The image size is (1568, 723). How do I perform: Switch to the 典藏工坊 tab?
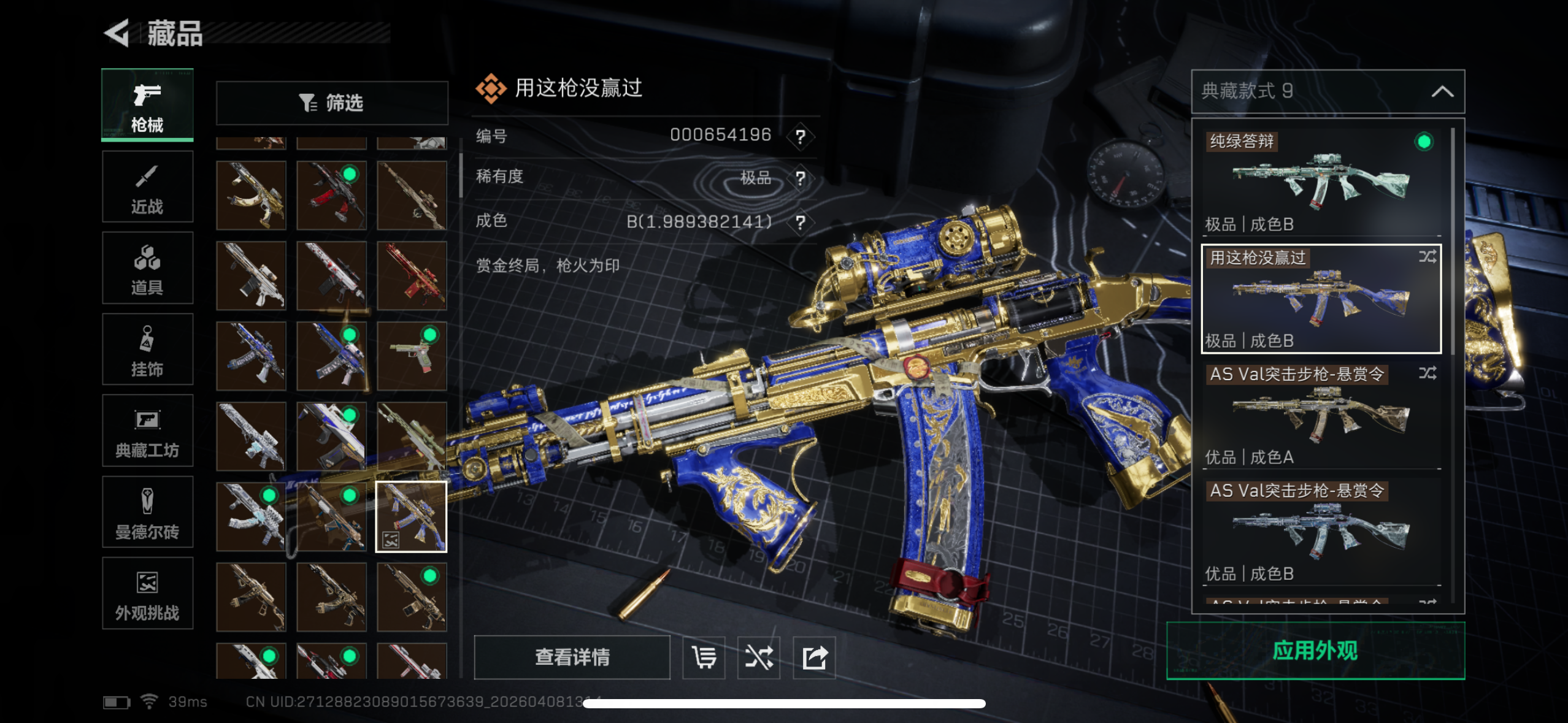click(147, 431)
